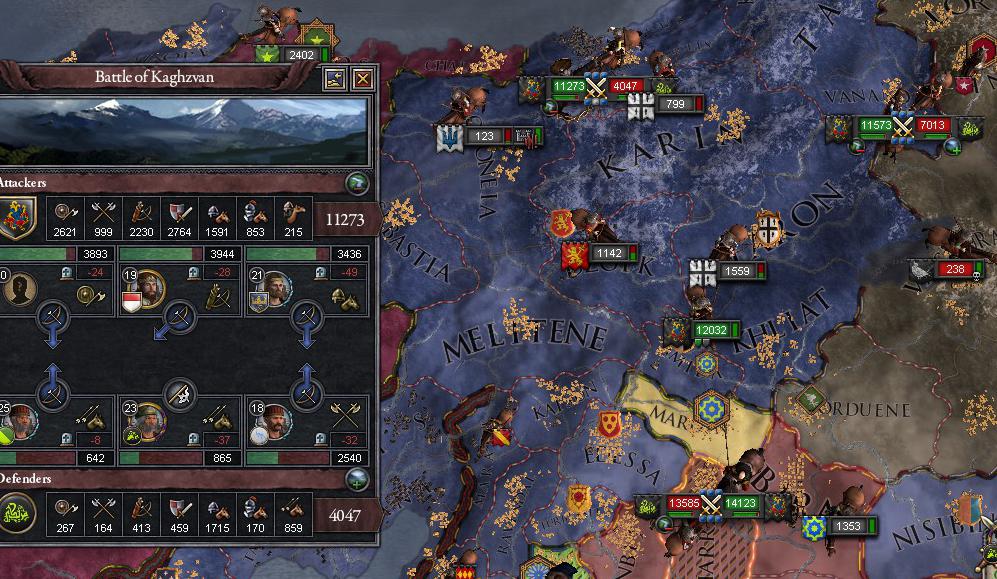Select the age 21 attacker commander portrait
This screenshot has height=579, width=997.
pos(277,290)
